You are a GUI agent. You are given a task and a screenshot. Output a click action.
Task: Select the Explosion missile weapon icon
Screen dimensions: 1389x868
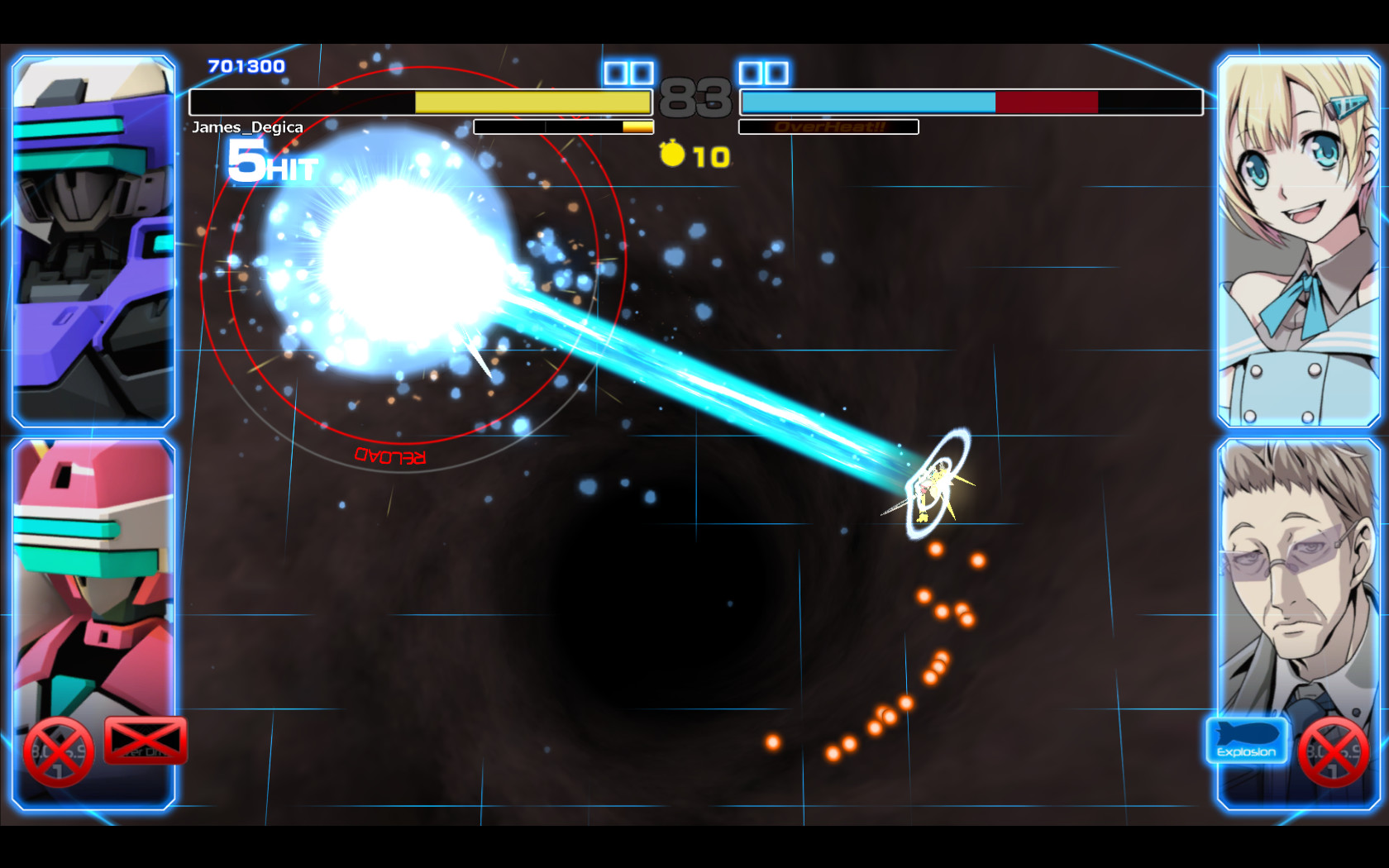[x=1247, y=742]
